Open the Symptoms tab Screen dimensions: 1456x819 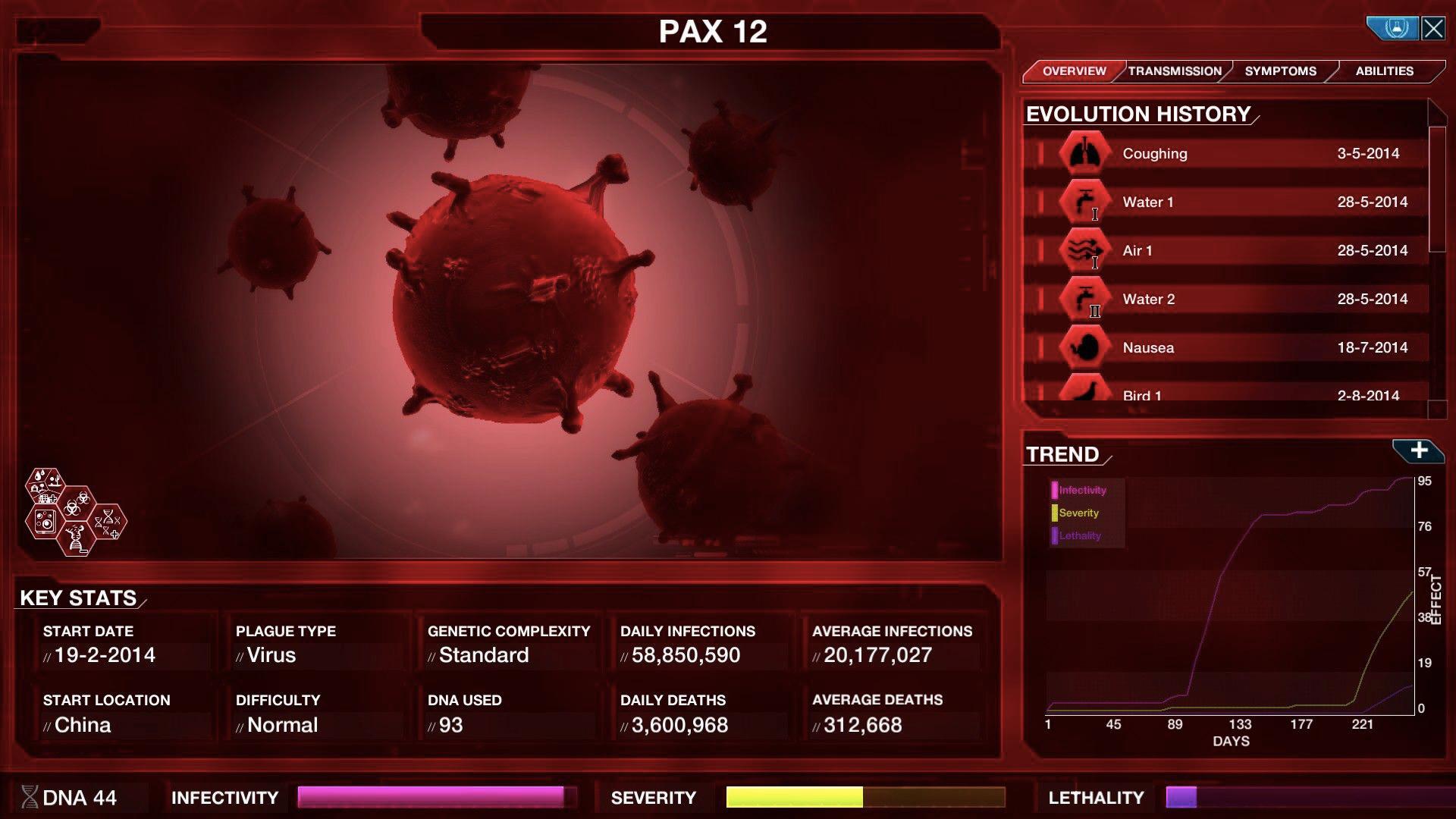(x=1280, y=71)
